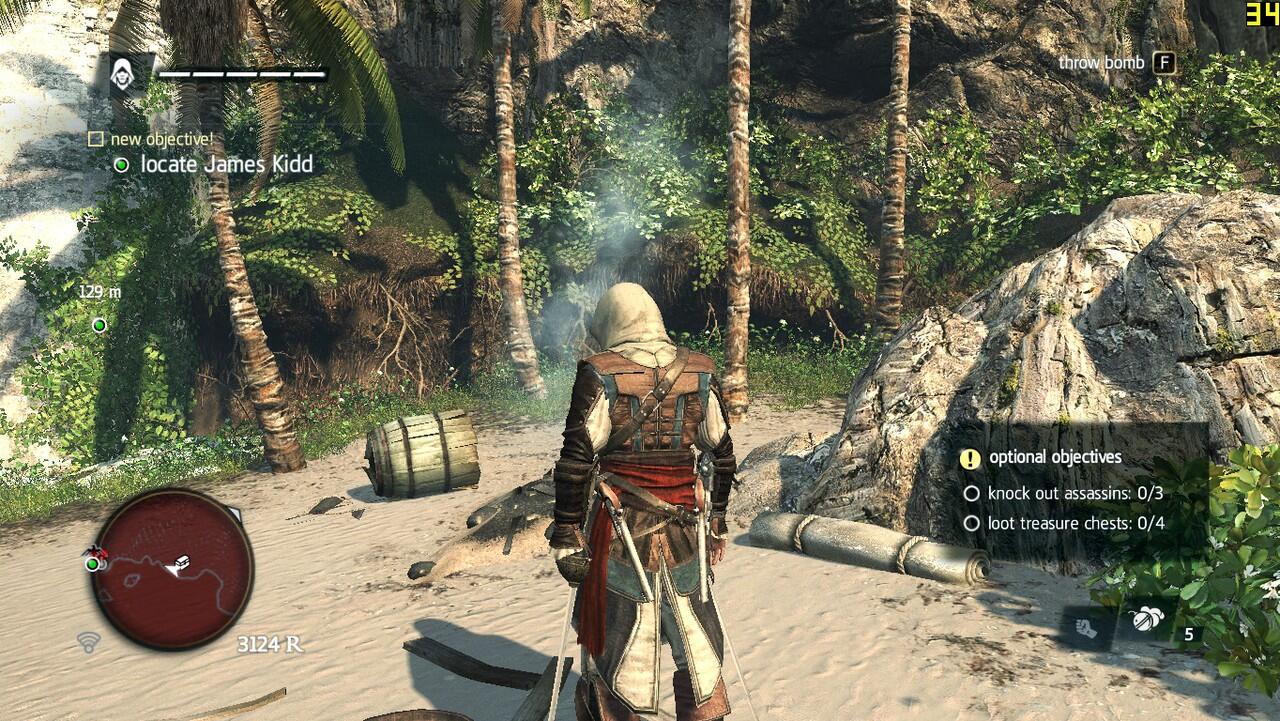Screen dimensions: 1280x721
Task: Click the online connection signal icon
Action: (88, 642)
